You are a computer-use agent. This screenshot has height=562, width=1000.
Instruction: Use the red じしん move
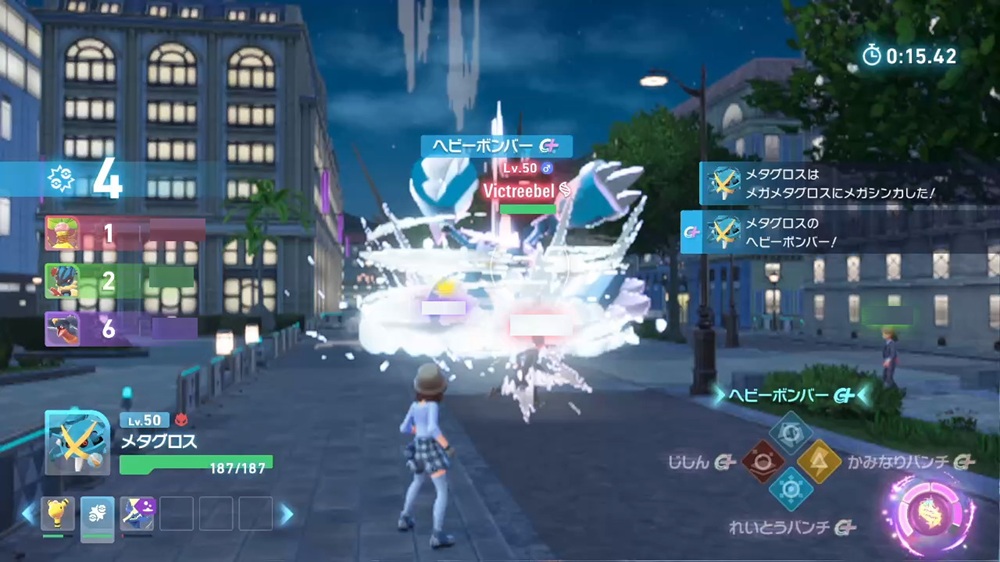[762, 461]
